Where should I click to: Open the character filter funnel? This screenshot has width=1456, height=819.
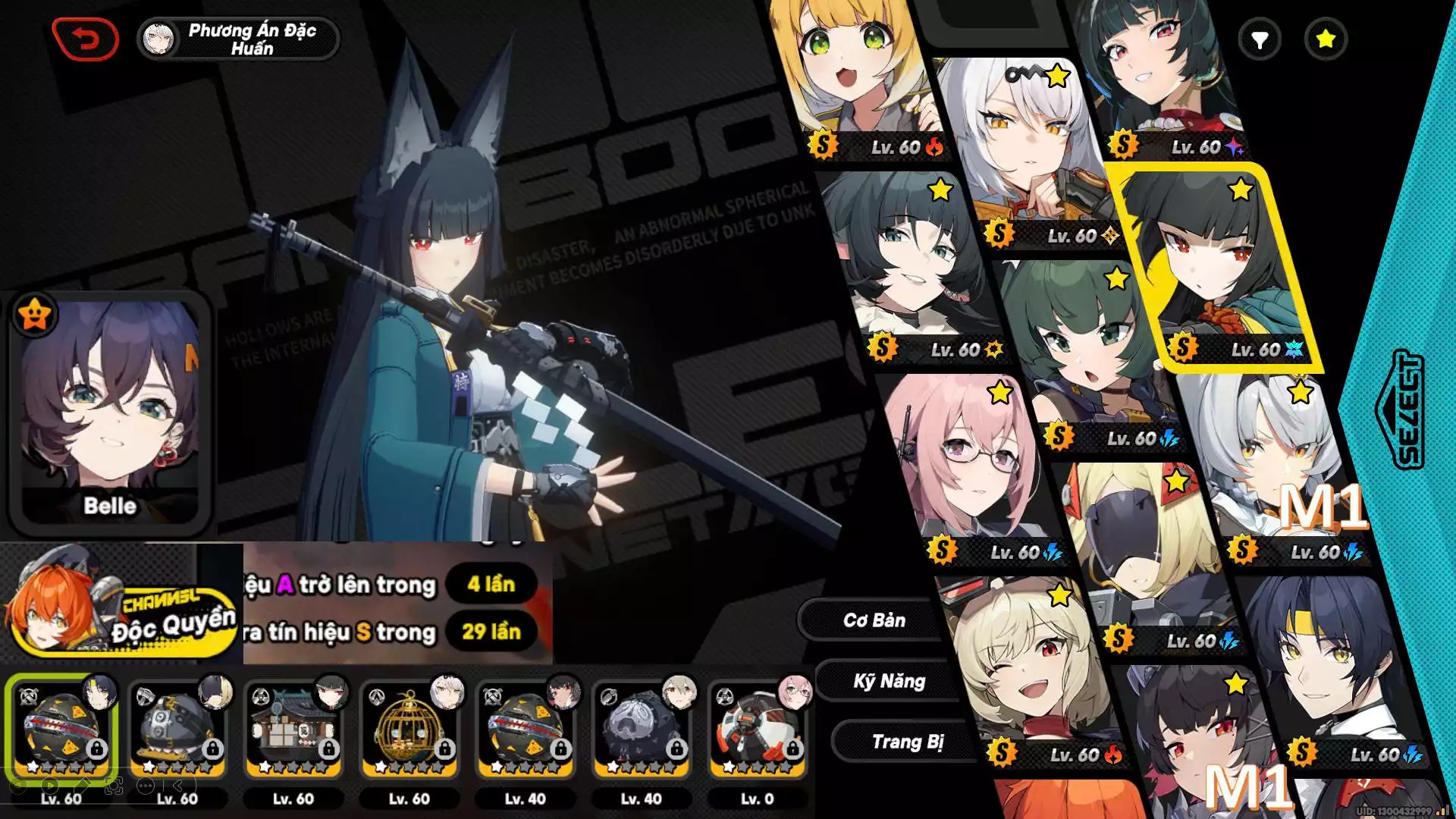(1259, 39)
